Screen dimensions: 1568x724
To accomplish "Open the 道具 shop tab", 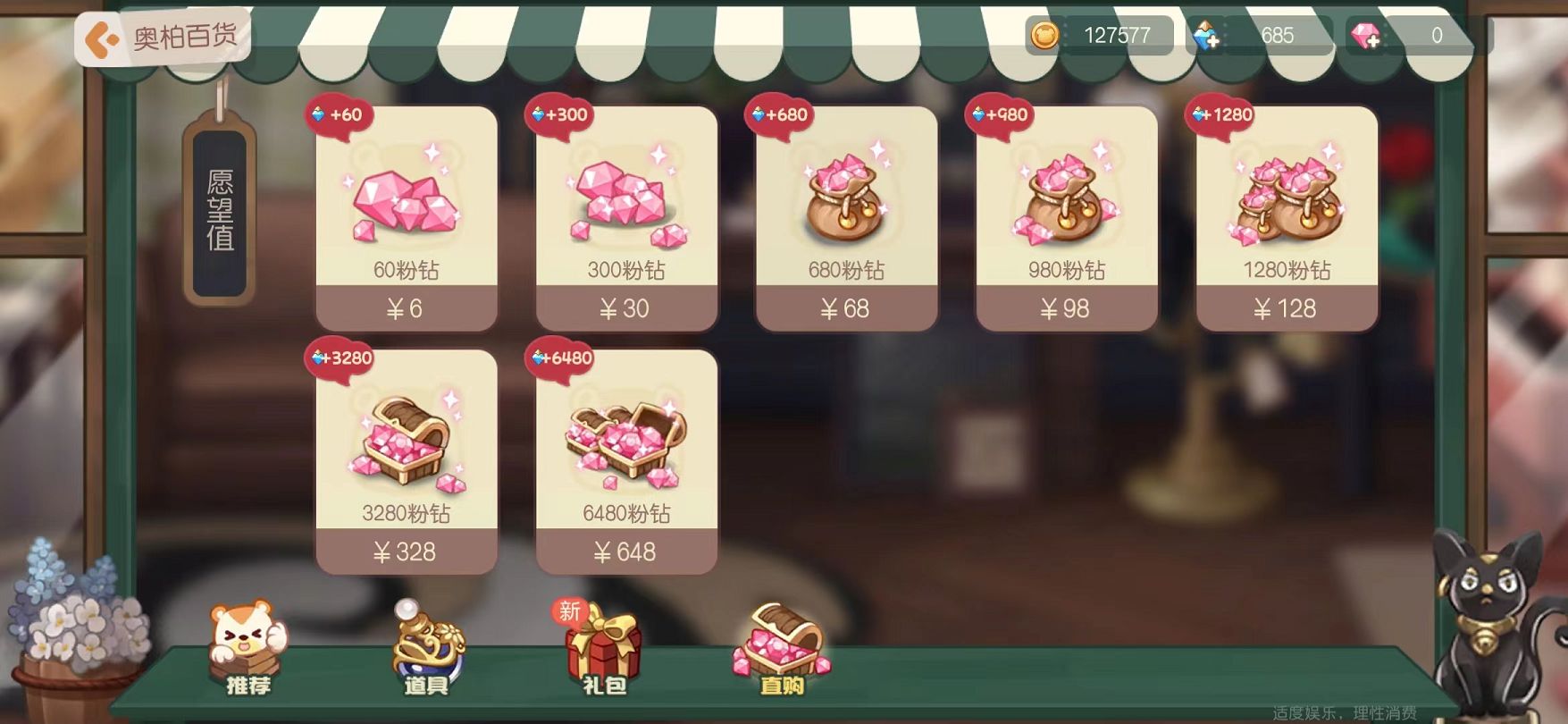I will coord(427,652).
